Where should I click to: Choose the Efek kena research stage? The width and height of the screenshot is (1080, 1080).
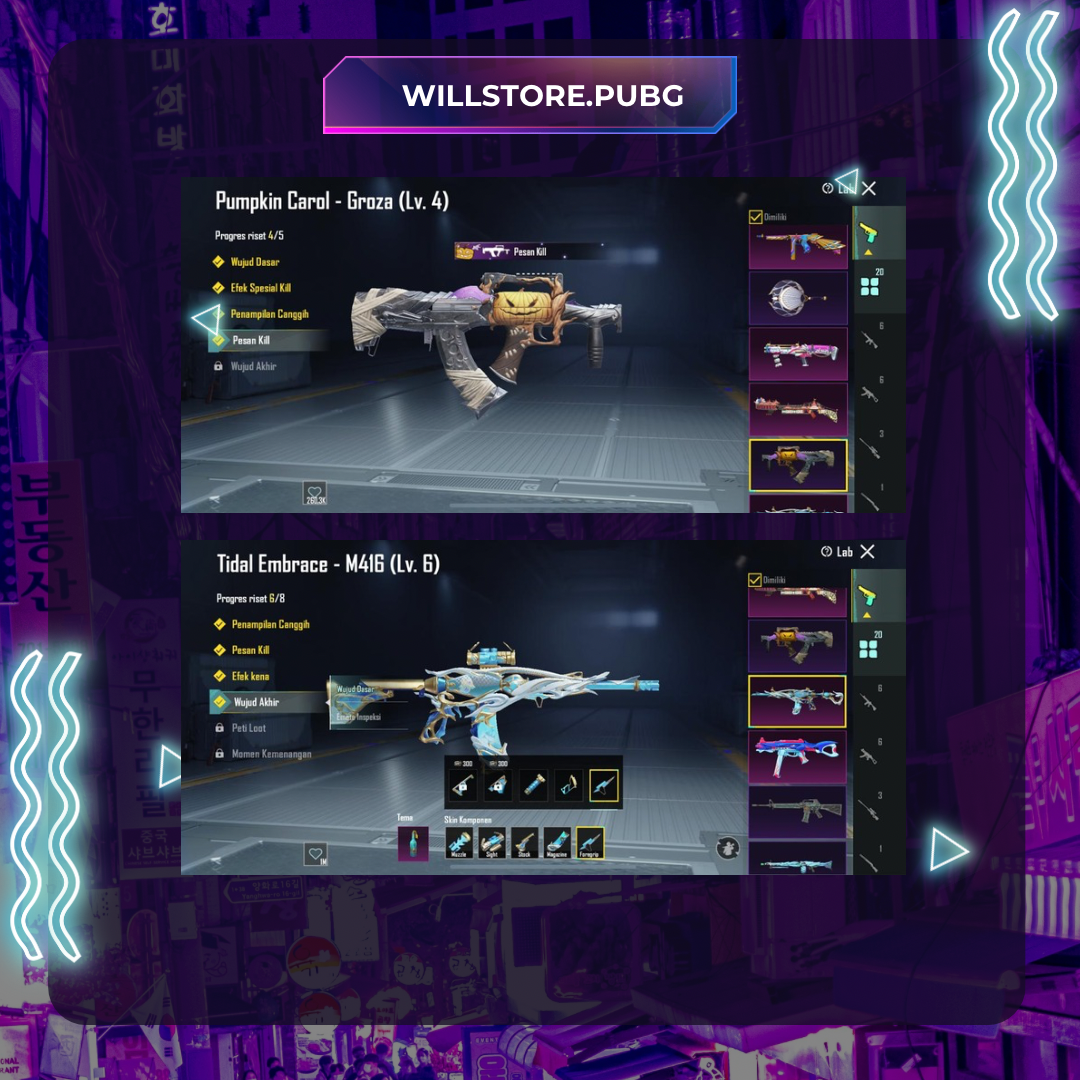coord(250,676)
